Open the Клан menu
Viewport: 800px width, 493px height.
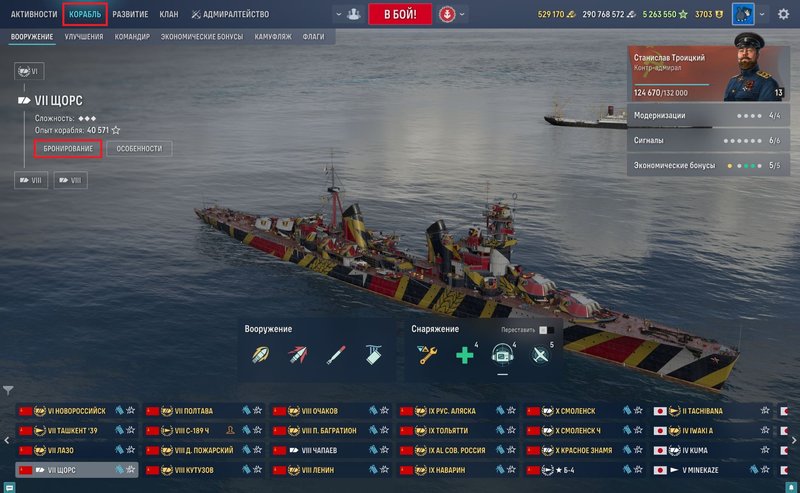(169, 15)
